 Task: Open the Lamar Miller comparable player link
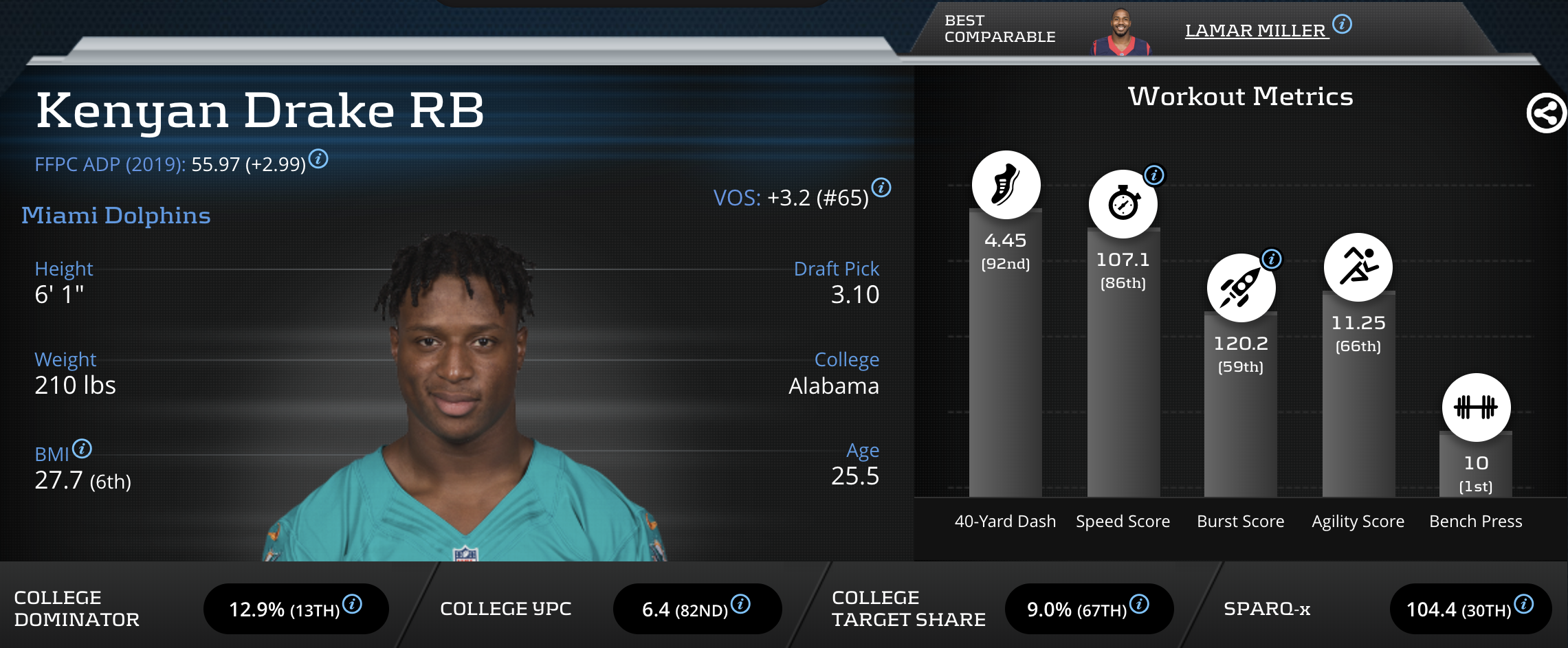tap(1255, 31)
